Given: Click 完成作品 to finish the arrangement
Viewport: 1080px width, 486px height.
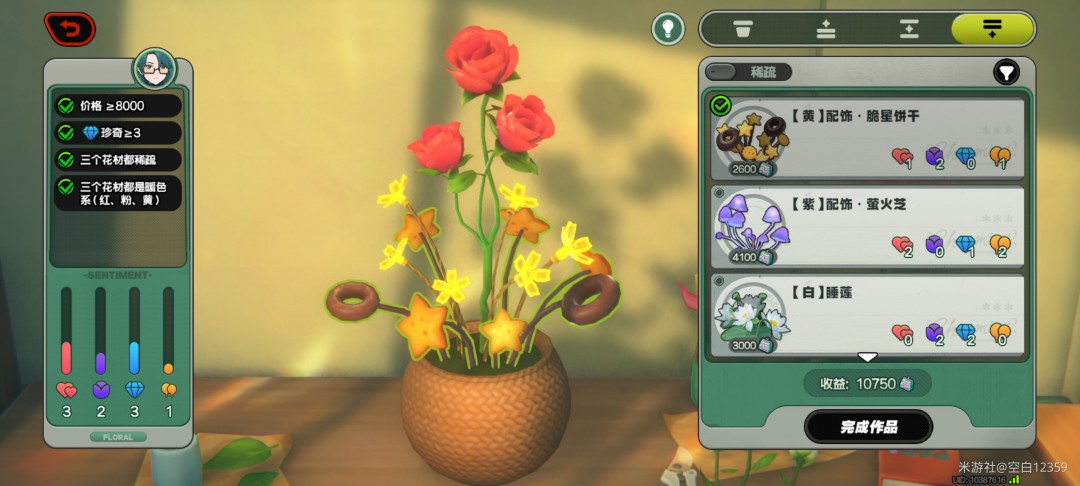Looking at the screenshot, I should (868, 427).
